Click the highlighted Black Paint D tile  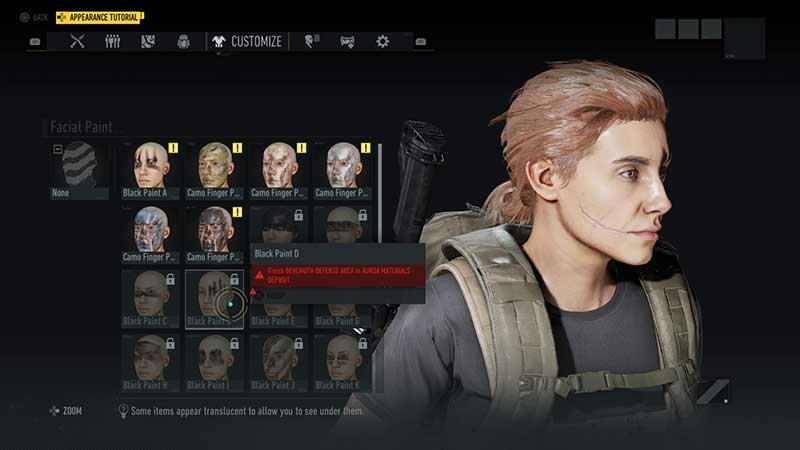pos(214,298)
